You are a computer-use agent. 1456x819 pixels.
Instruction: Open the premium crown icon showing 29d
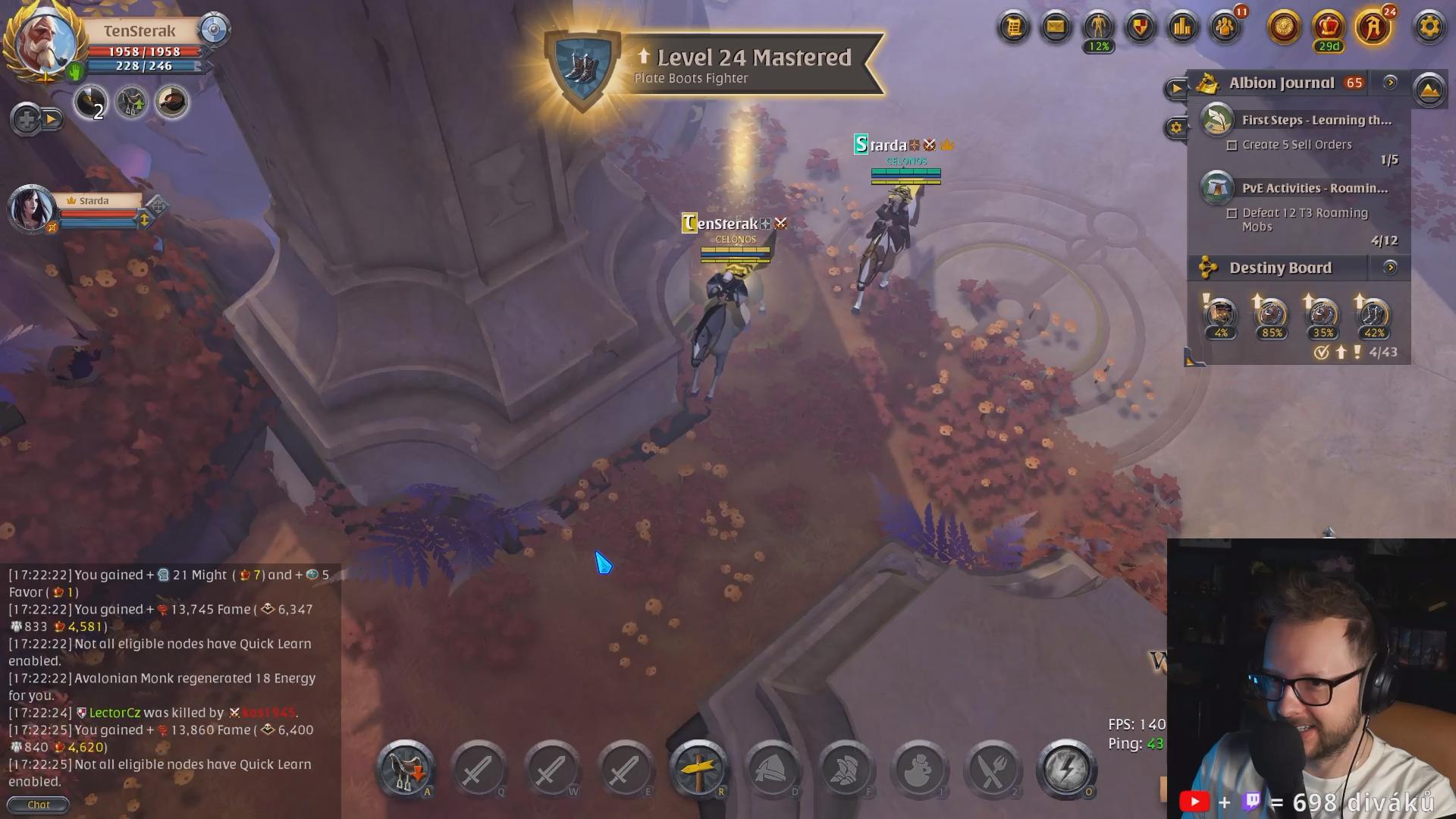click(x=1328, y=28)
